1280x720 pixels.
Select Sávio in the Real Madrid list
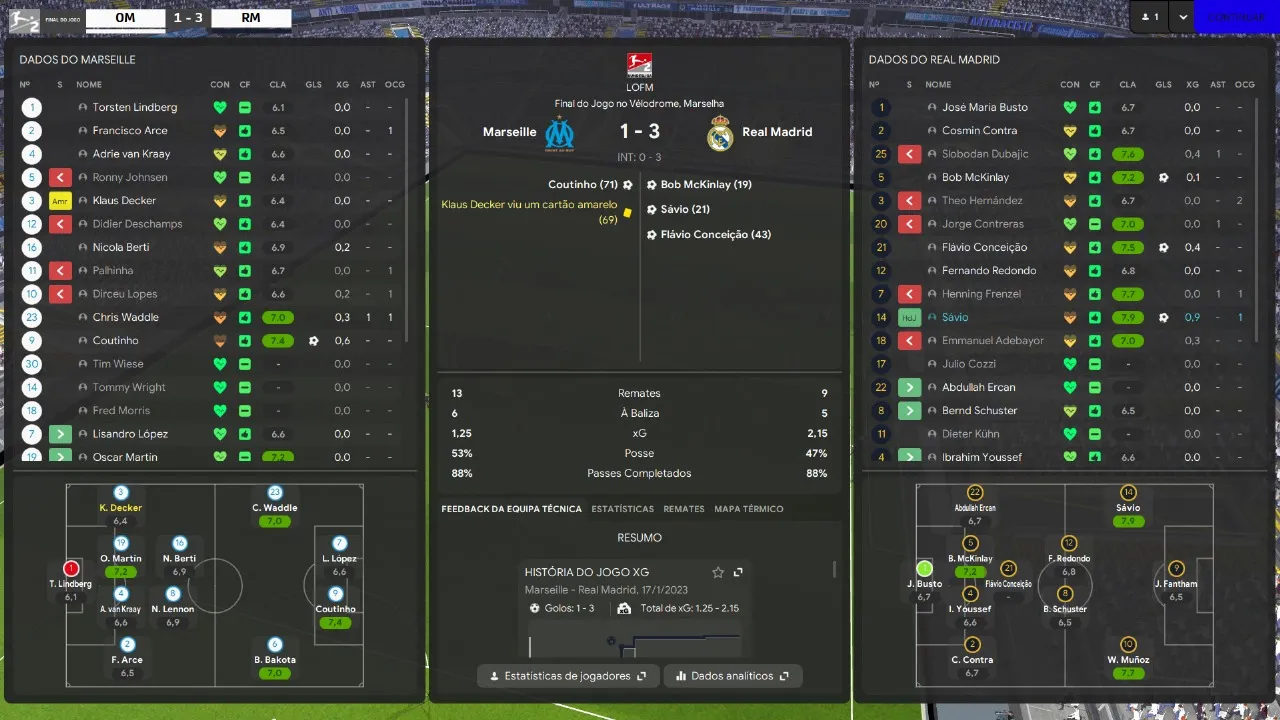(x=955, y=317)
